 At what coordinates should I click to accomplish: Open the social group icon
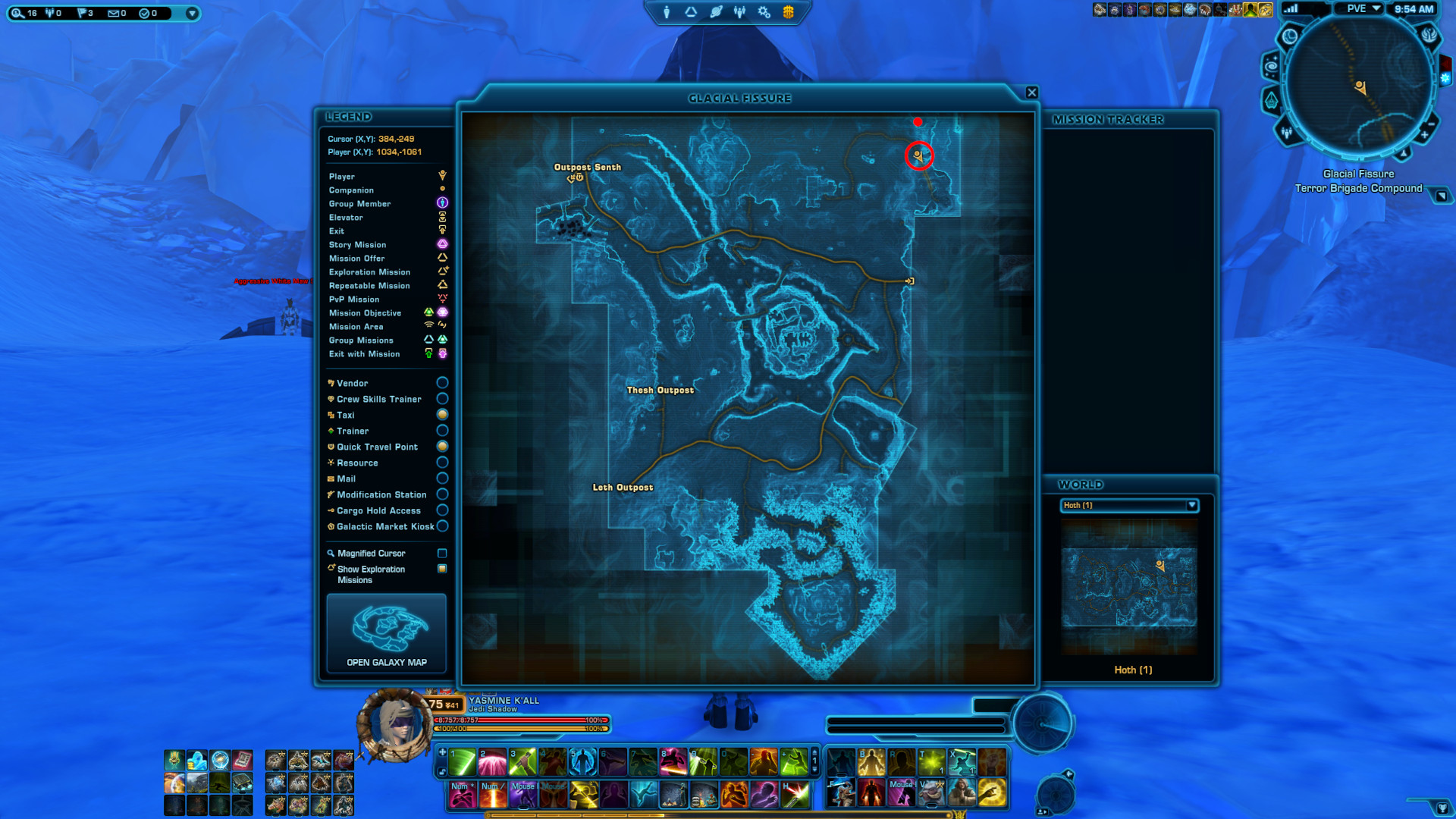pos(741,11)
